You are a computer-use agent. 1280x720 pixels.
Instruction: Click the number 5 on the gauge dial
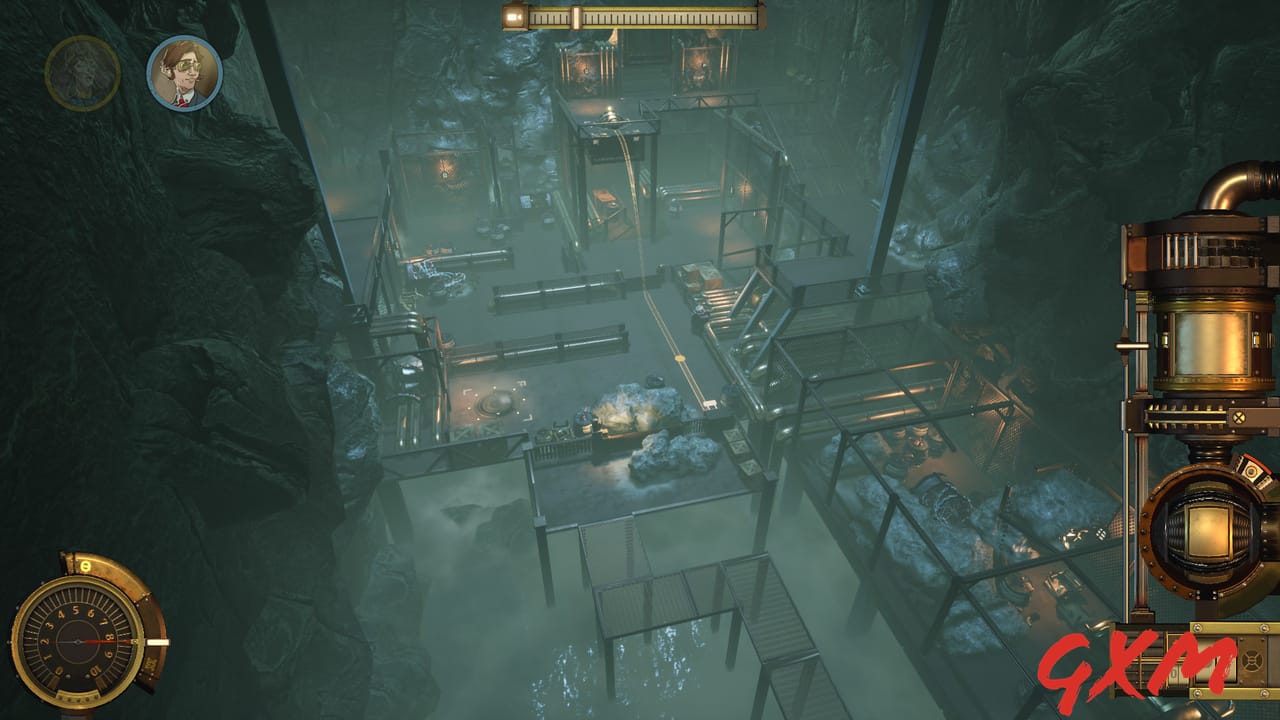coord(74,611)
